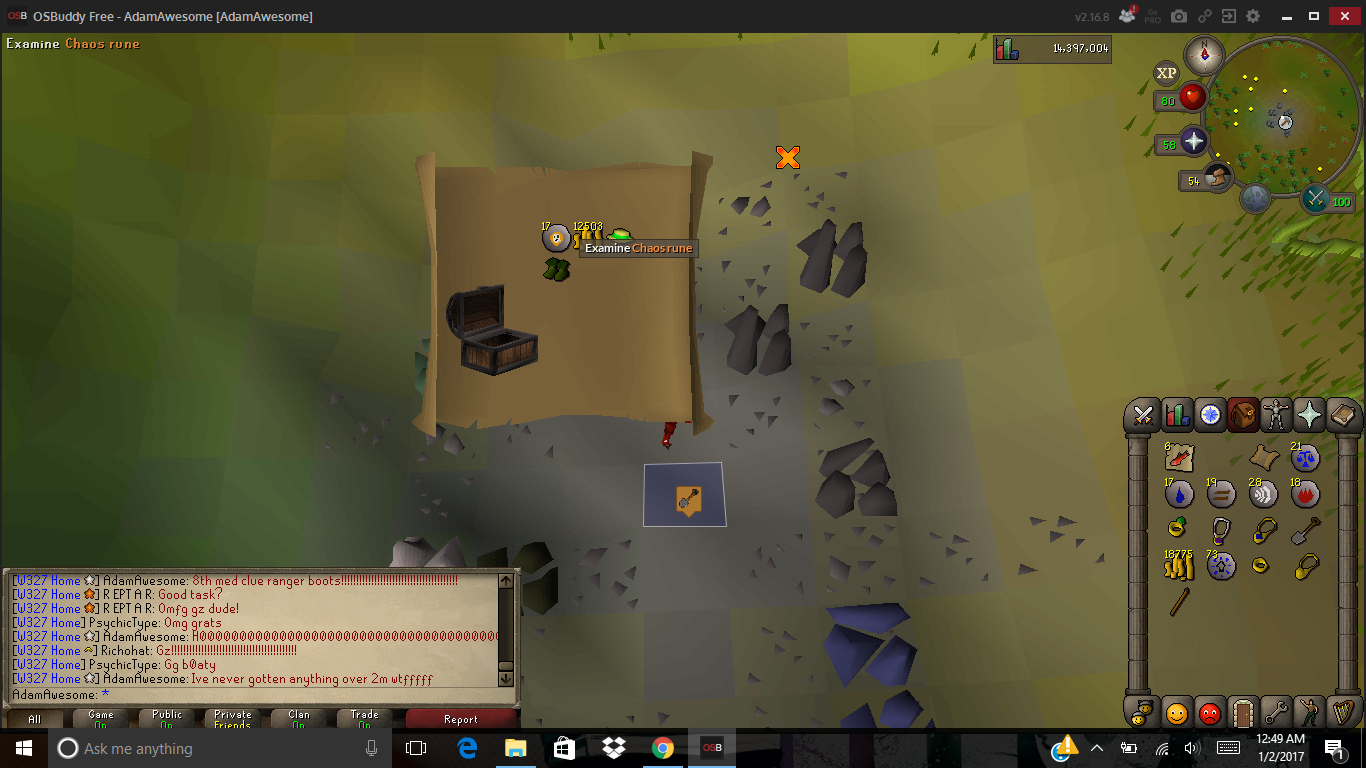This screenshot has width=1366, height=768.
Task: Open the world map globe orb
Action: pyautogui.click(x=1255, y=197)
